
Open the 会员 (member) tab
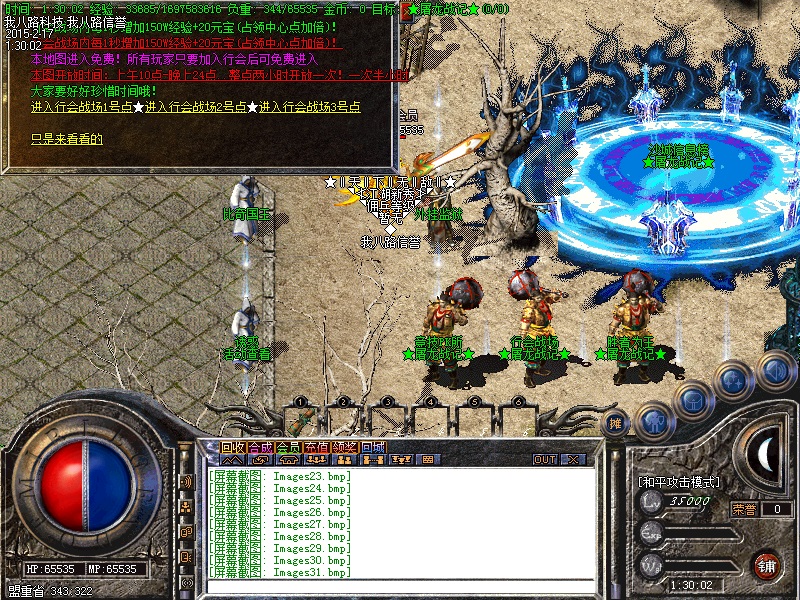tap(288, 447)
